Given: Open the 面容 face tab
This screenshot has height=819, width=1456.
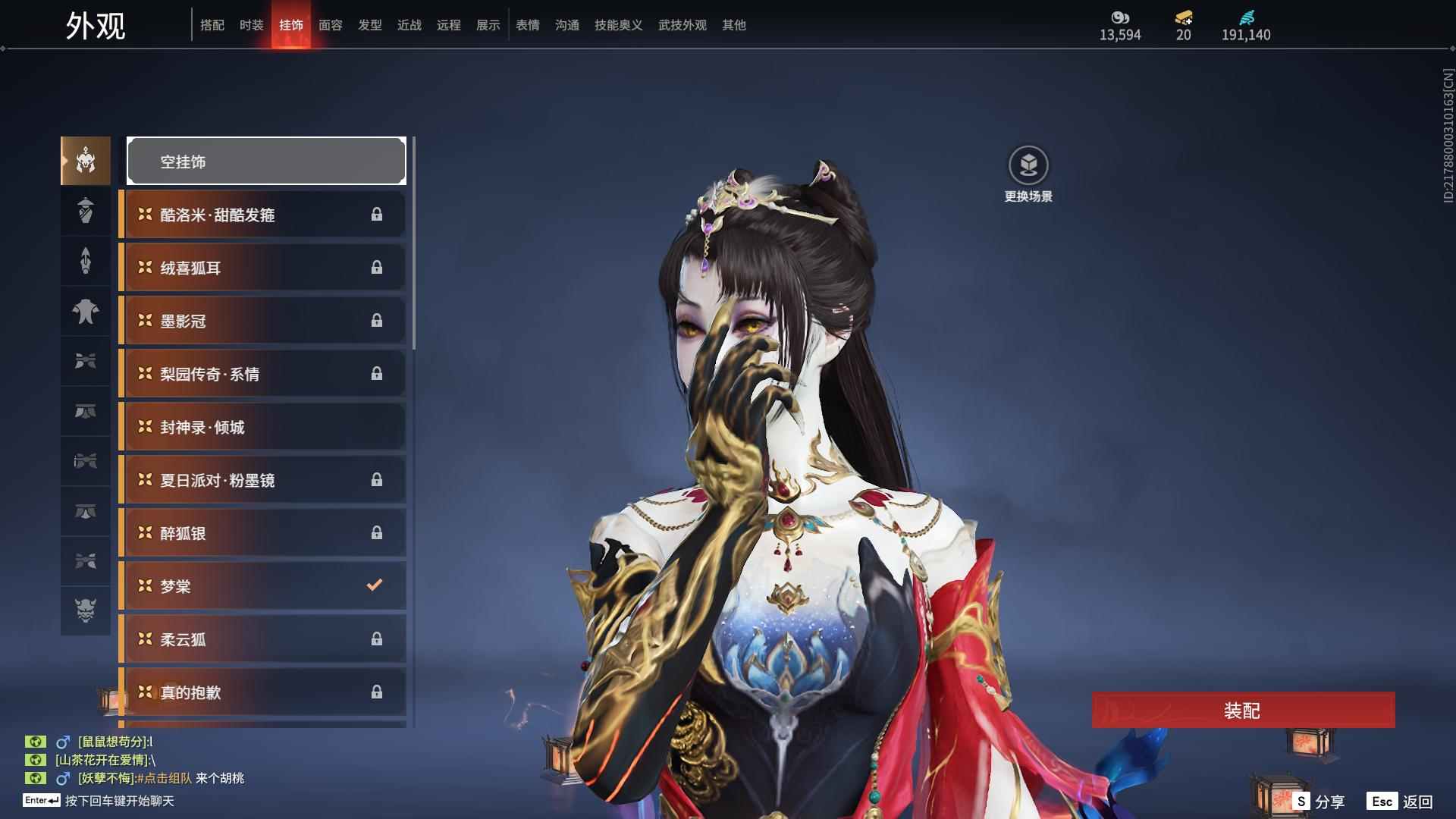Looking at the screenshot, I should point(330,25).
